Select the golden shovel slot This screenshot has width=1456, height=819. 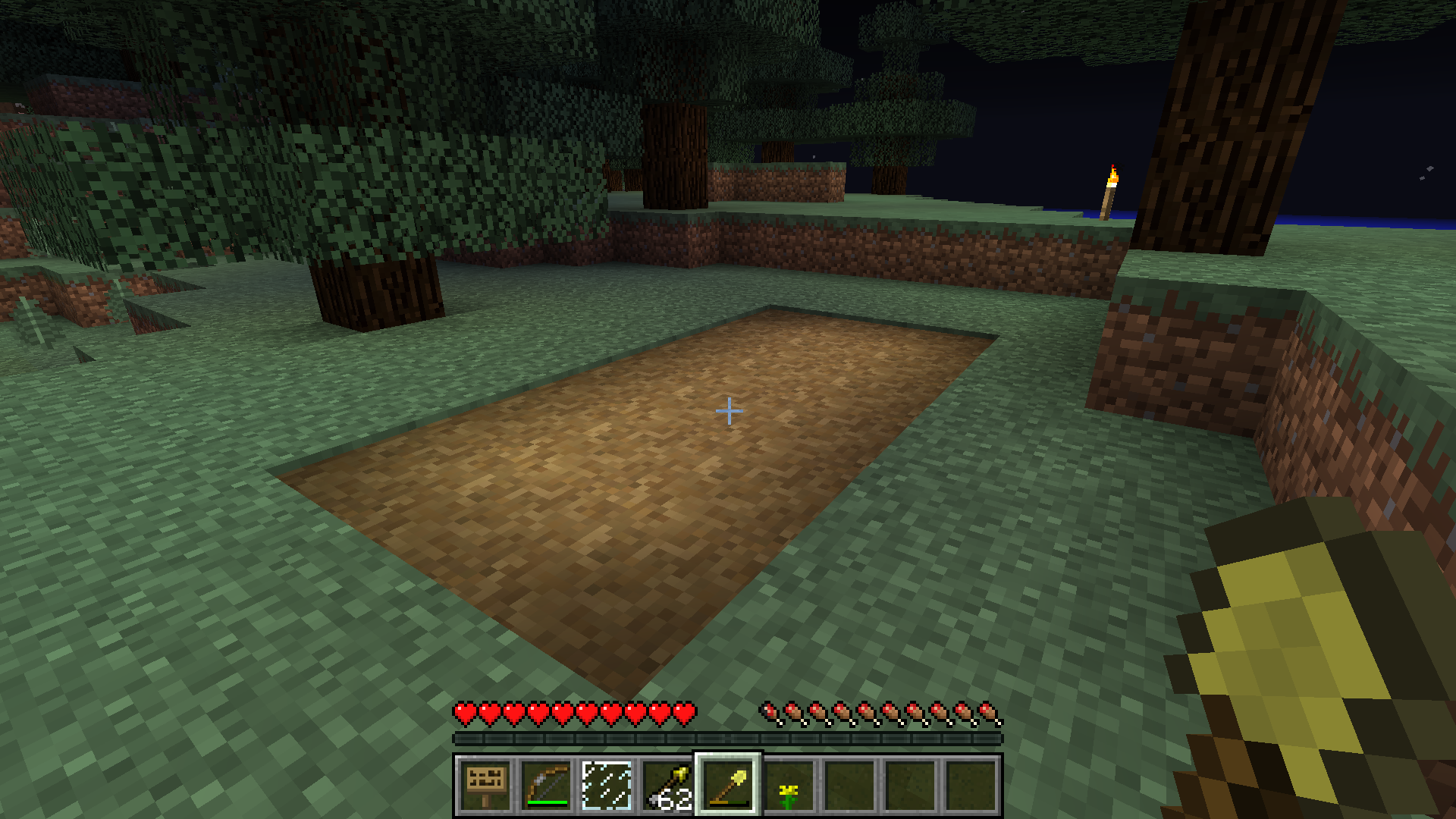pyautogui.click(x=728, y=785)
